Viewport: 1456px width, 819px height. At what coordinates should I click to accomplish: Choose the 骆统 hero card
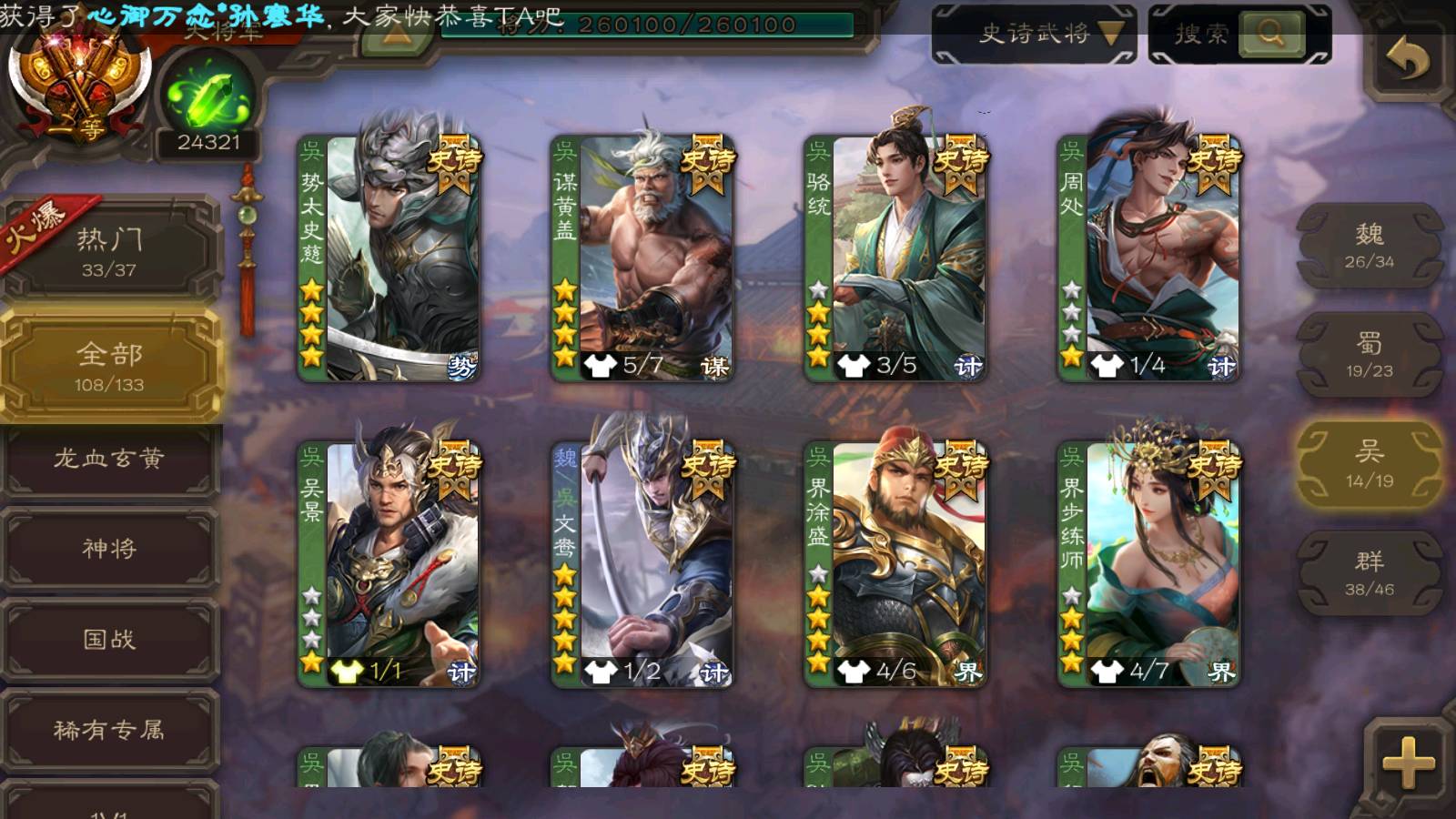click(x=895, y=258)
